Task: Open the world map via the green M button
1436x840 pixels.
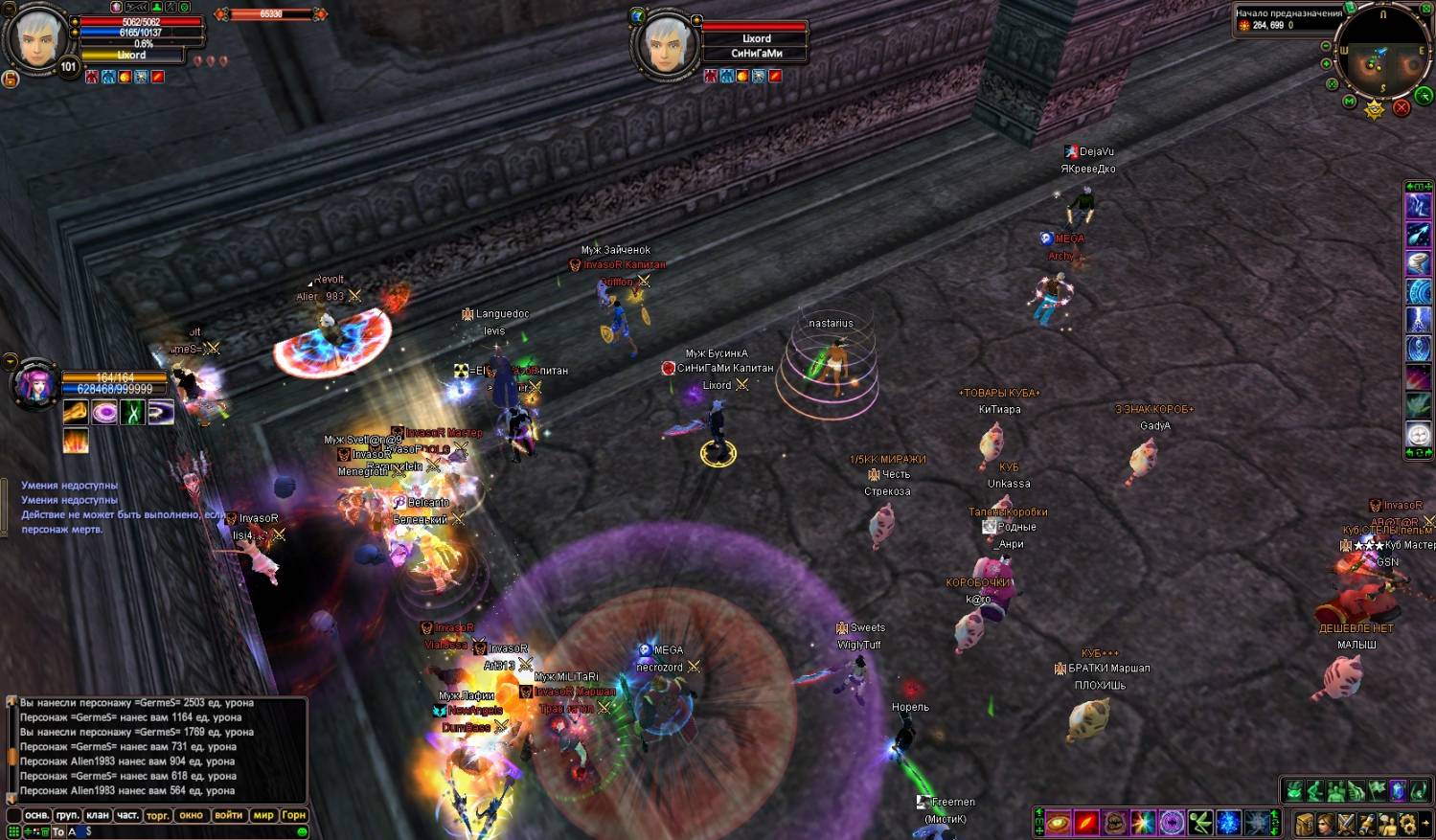Action: coord(1349,102)
